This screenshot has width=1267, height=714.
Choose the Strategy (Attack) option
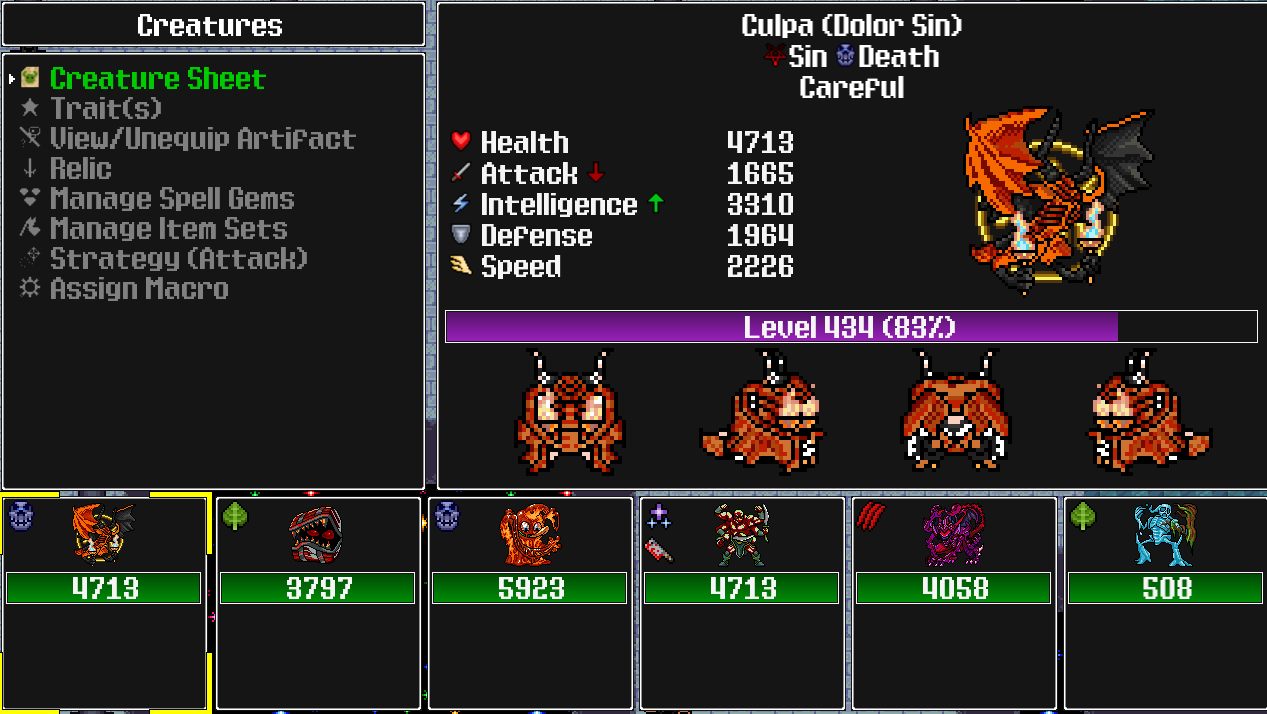point(178,258)
